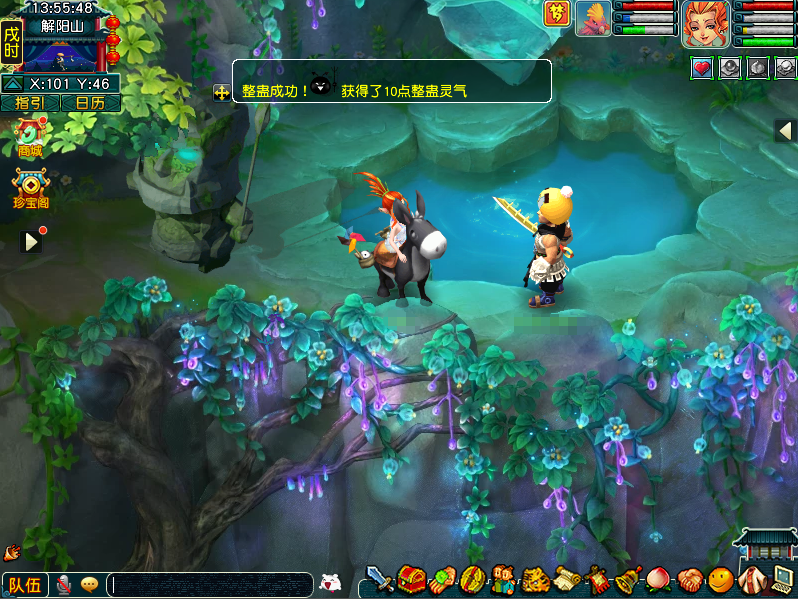Open the chat emoticon bubble
This screenshot has height=599, width=798.
(x=90, y=584)
